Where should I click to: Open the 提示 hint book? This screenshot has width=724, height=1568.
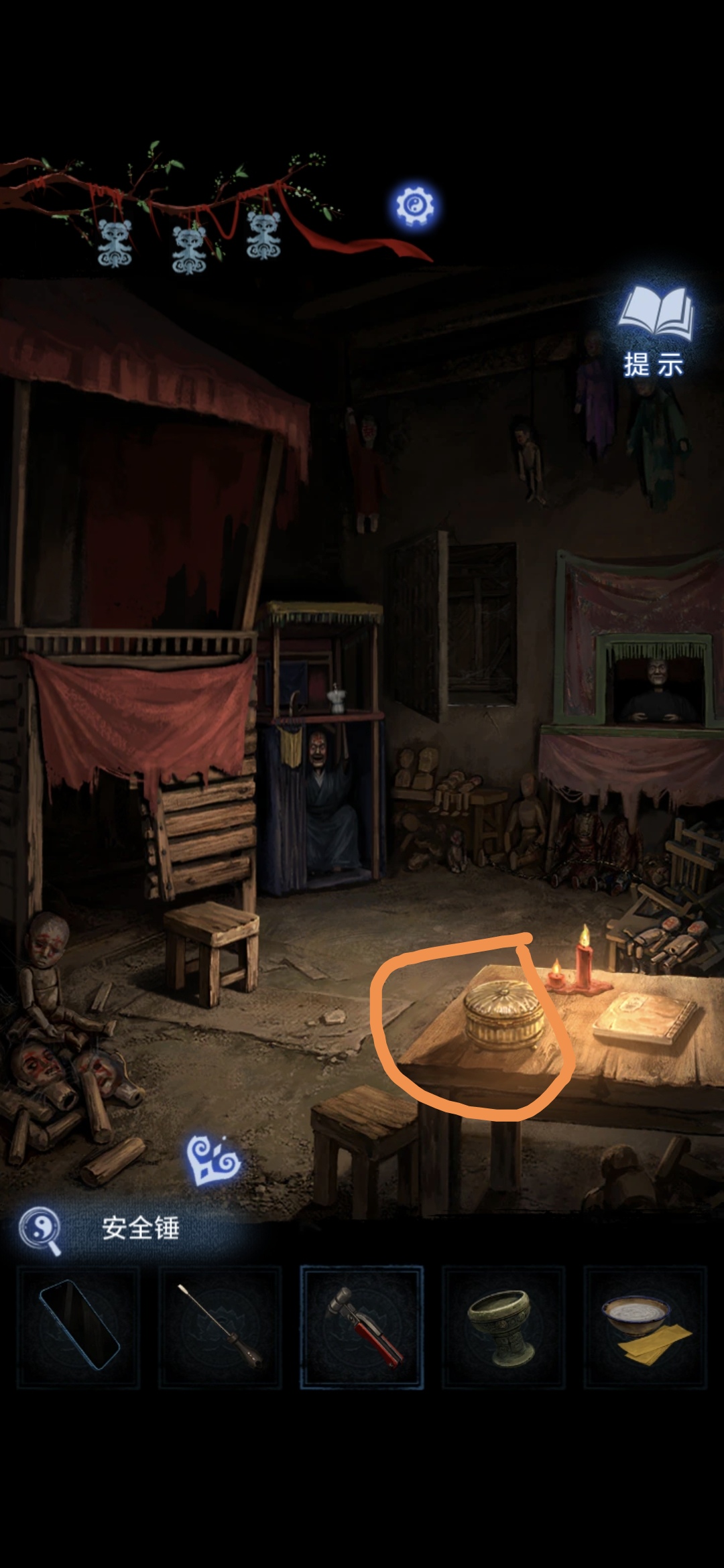pyautogui.click(x=654, y=332)
